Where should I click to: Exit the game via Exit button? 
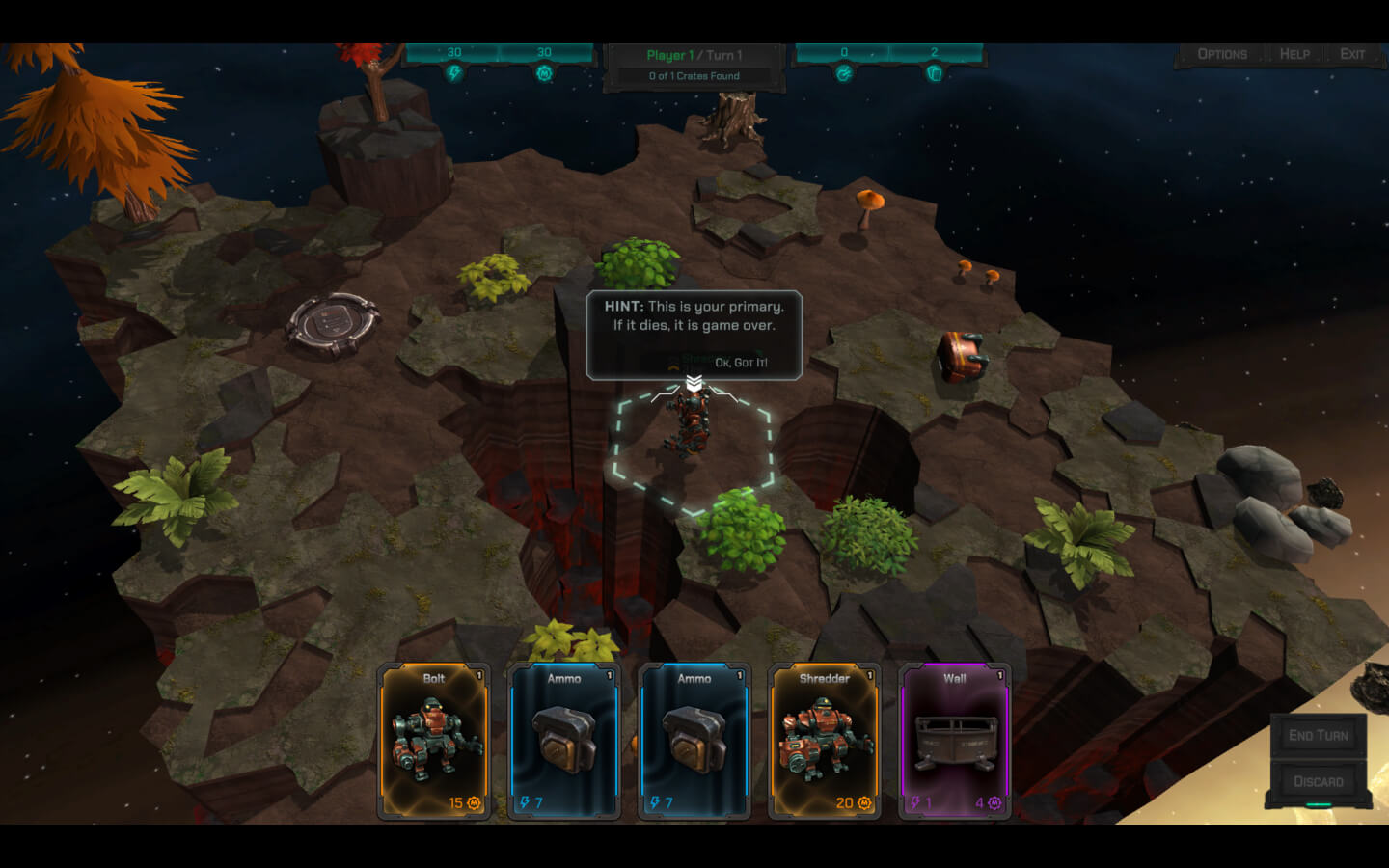tap(1352, 54)
